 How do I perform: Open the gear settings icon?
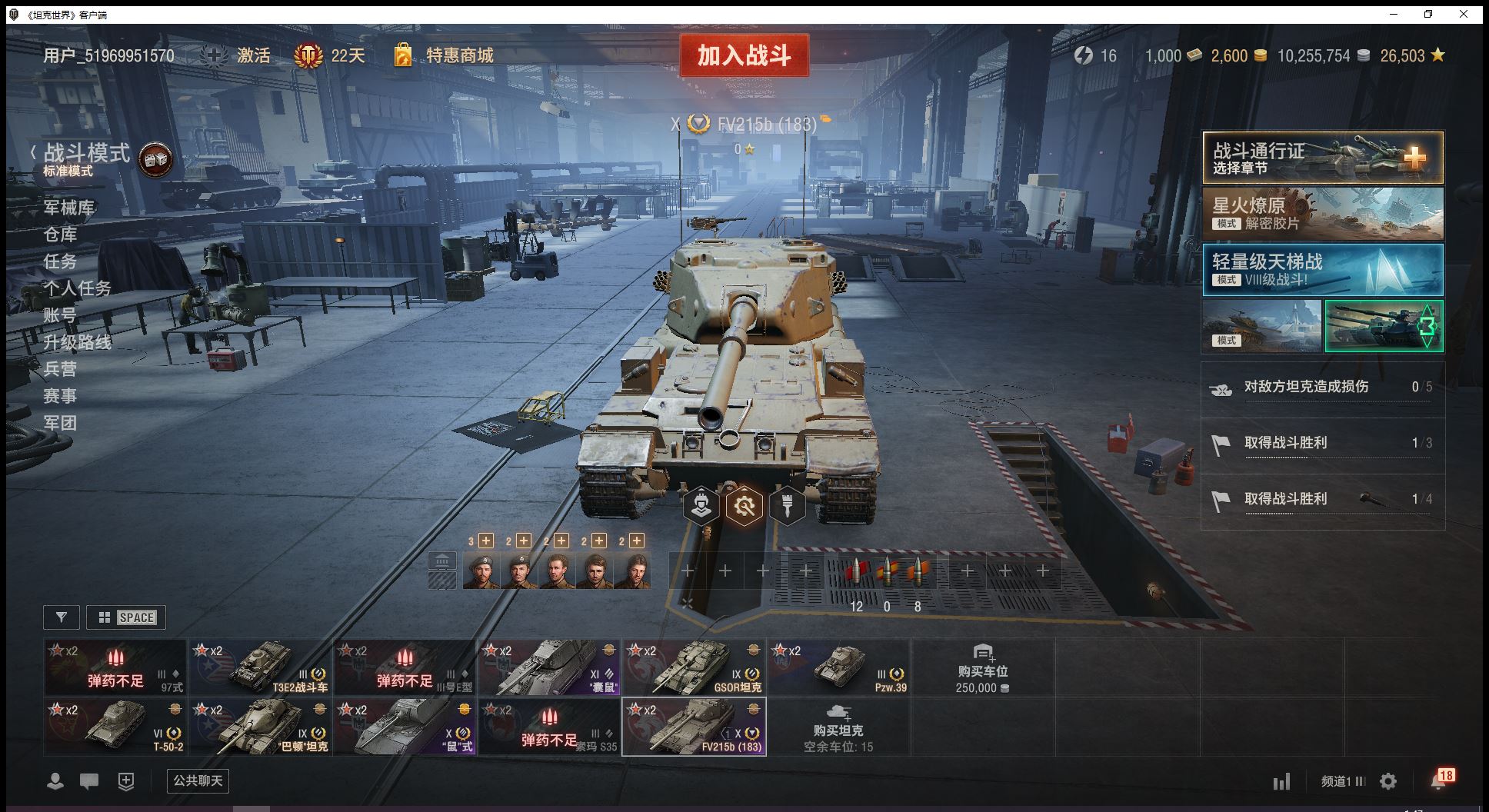pos(1388,782)
